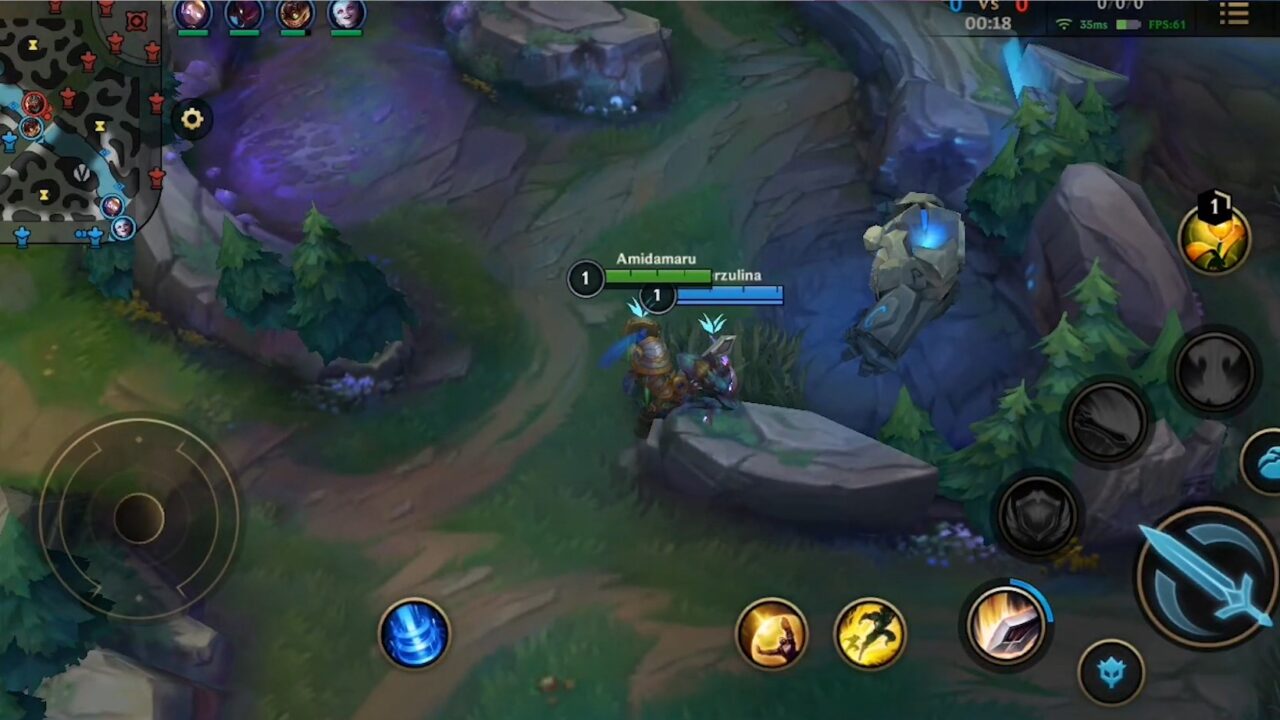This screenshot has height=720, width=1280.
Task: Toggle minion-focus targeting with blue monster head
Action: pyautogui.click(x=1113, y=672)
